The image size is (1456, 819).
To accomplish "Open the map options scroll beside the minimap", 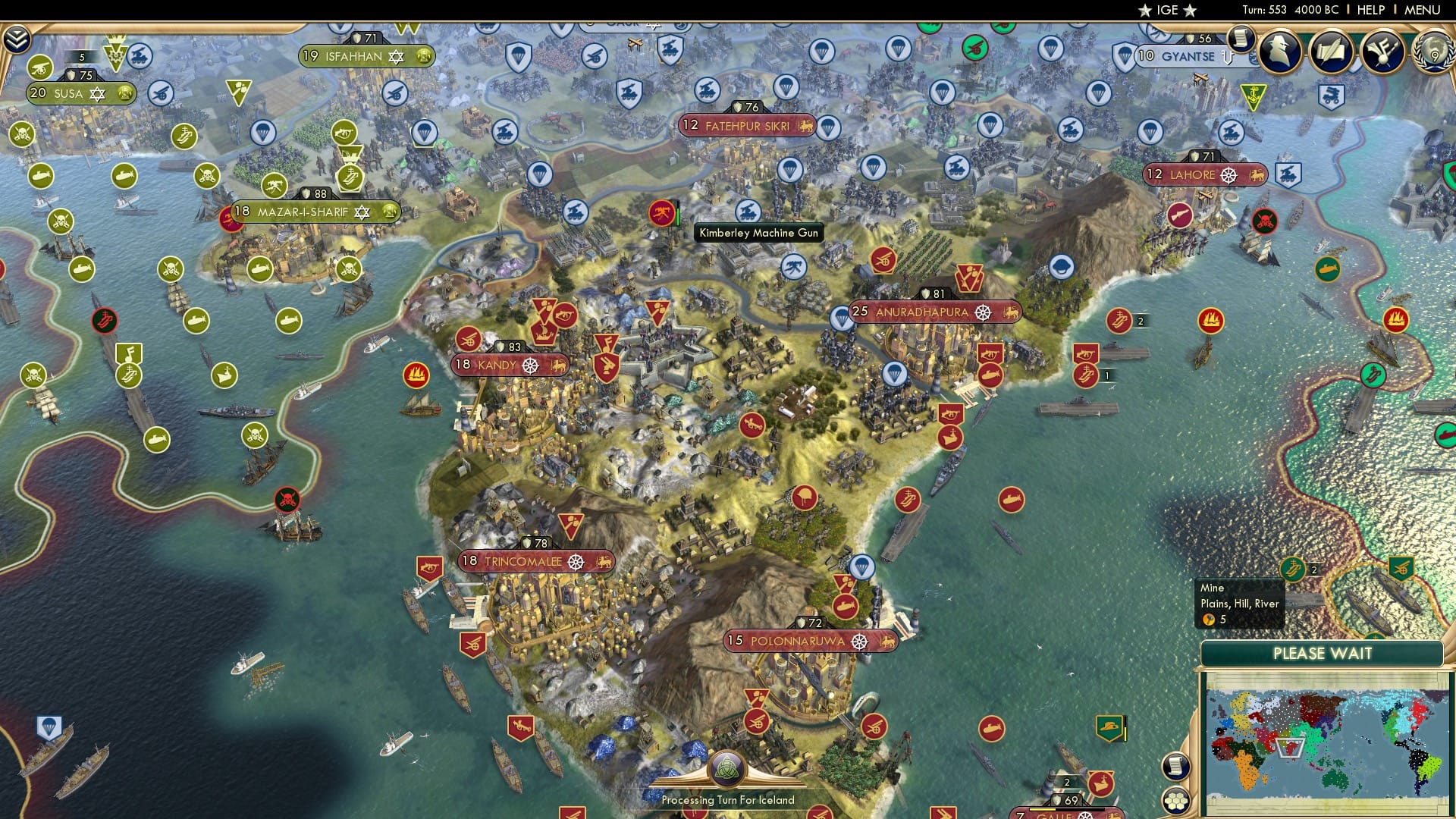I will 1175,767.
